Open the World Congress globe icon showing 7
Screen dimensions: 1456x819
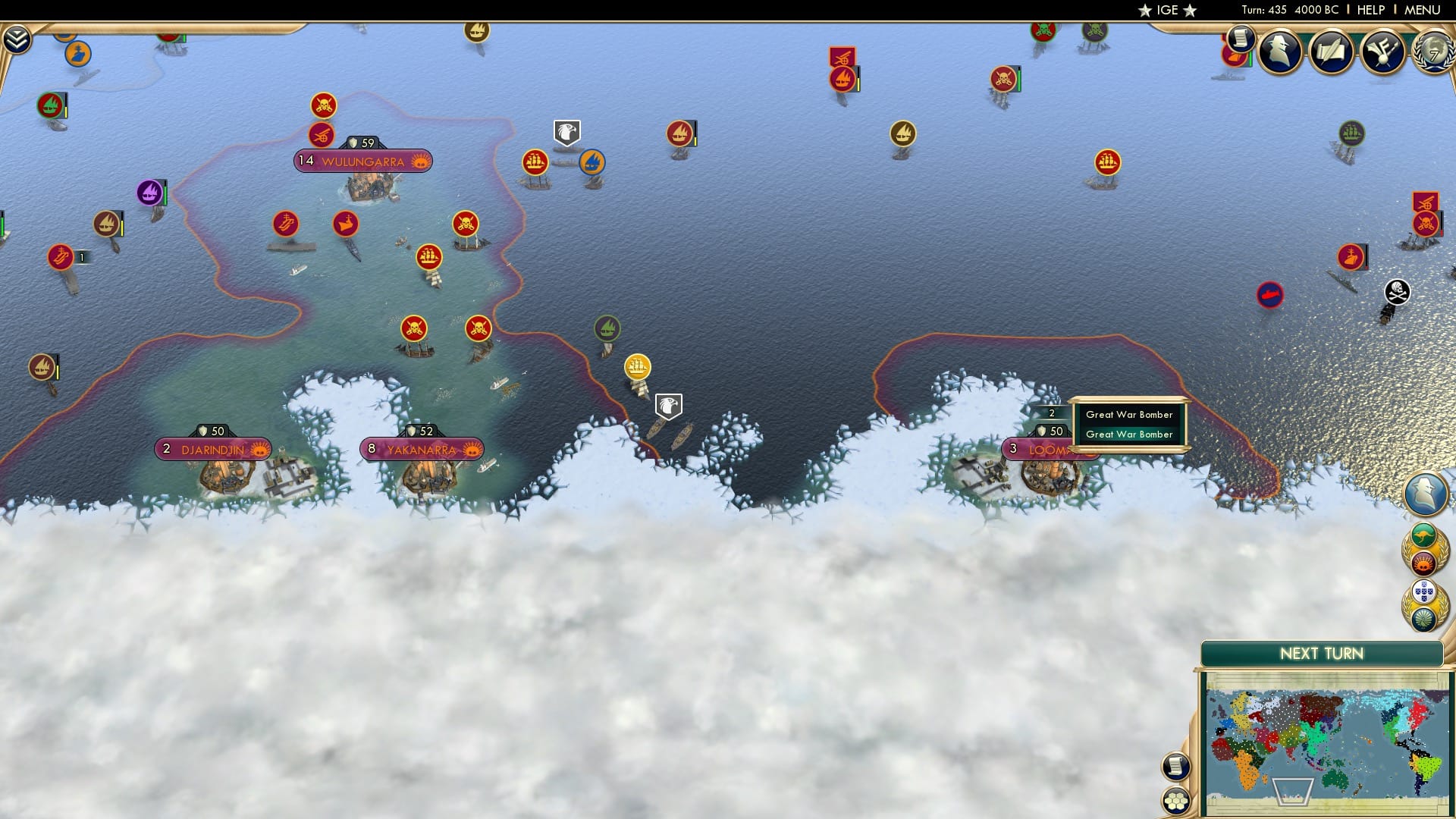click(x=1430, y=53)
